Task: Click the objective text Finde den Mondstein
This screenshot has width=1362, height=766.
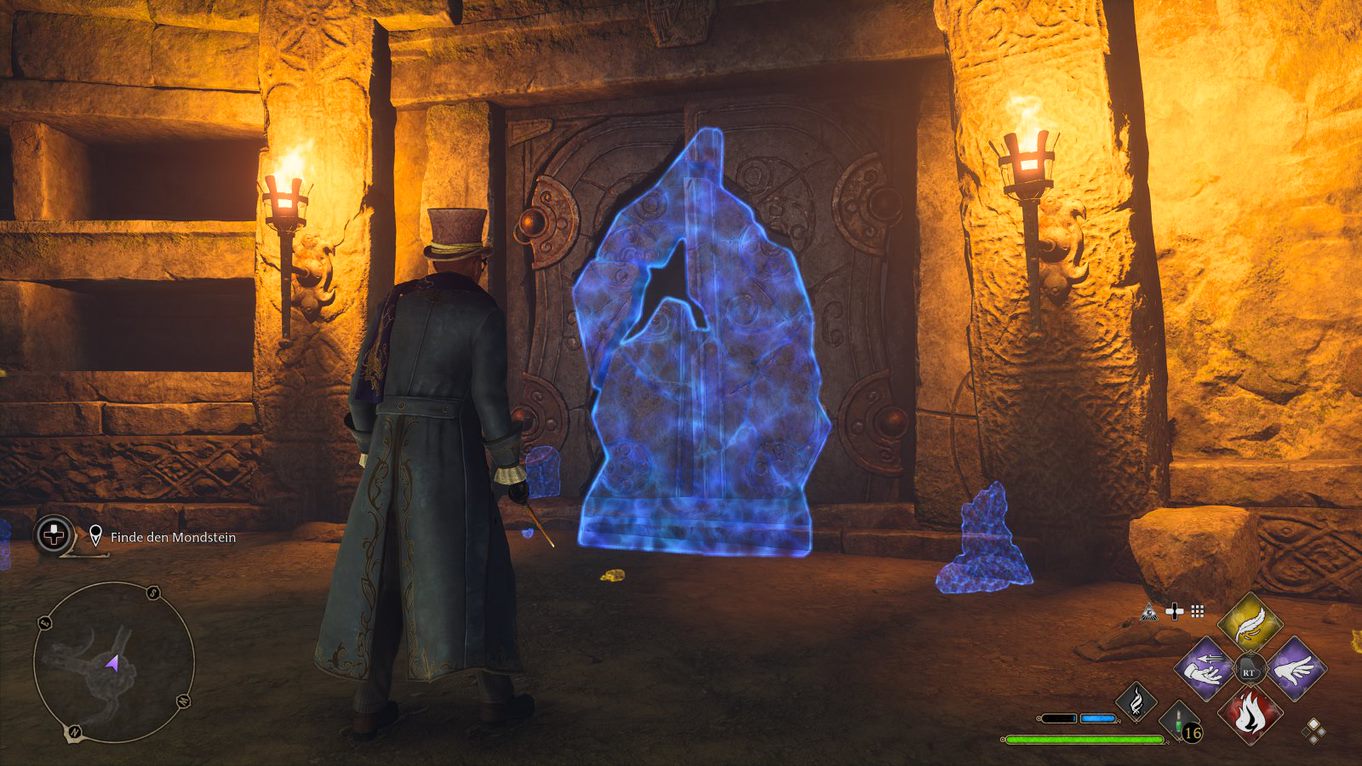Action: (172, 537)
